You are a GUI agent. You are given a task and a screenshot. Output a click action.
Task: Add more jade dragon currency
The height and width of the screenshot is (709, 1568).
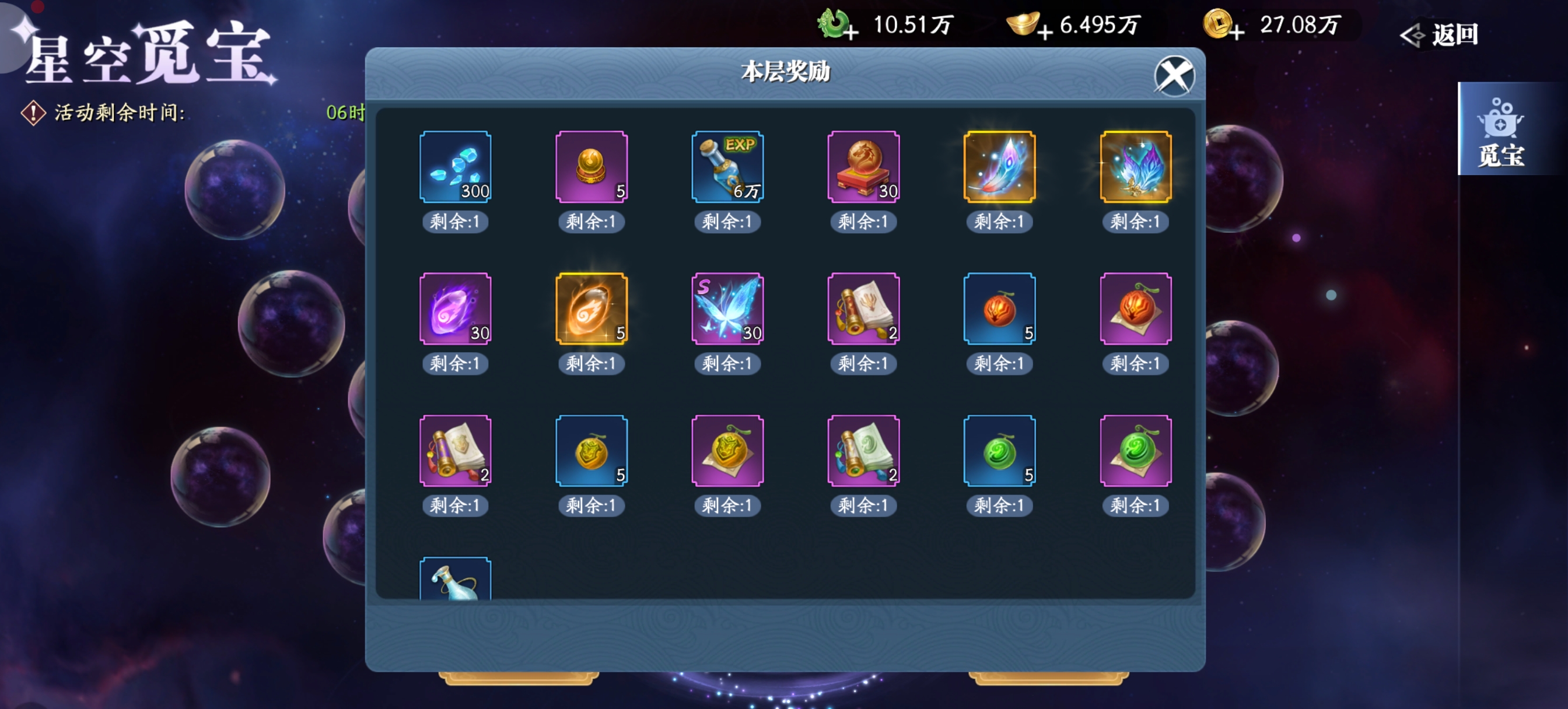coord(852,31)
